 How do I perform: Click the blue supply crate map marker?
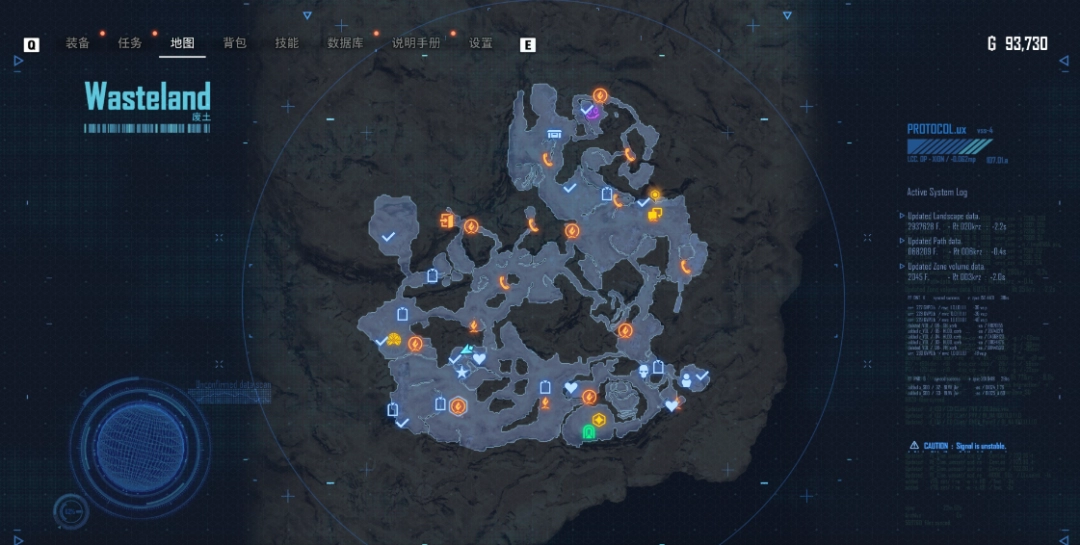[x=554, y=134]
